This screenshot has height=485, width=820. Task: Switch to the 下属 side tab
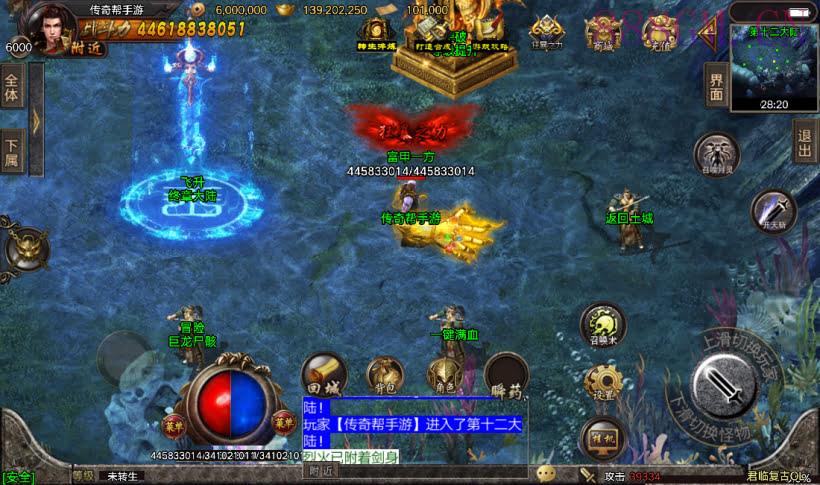pos(13,152)
